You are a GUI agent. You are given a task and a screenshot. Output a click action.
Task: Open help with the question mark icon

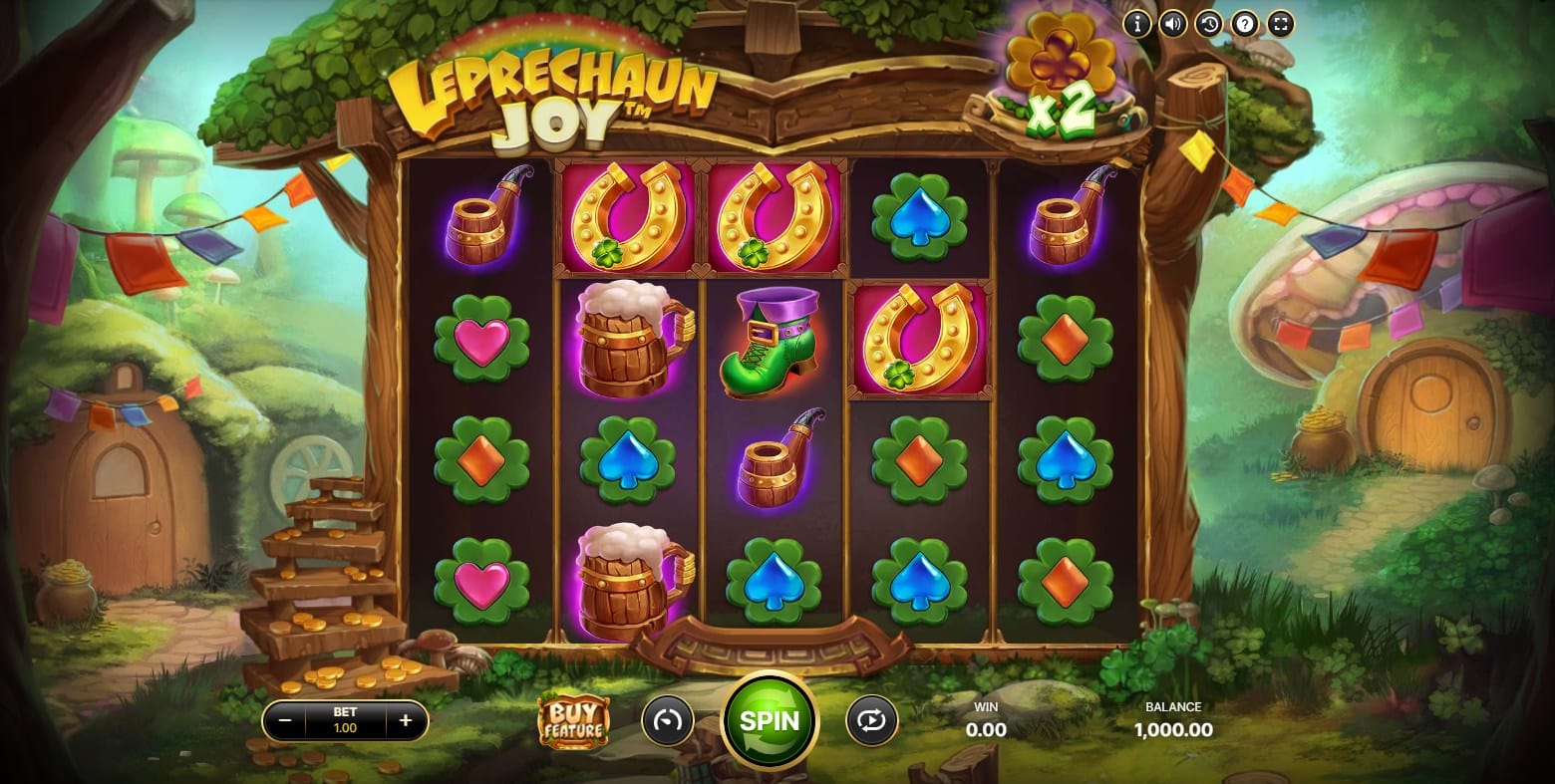pyautogui.click(x=1245, y=23)
